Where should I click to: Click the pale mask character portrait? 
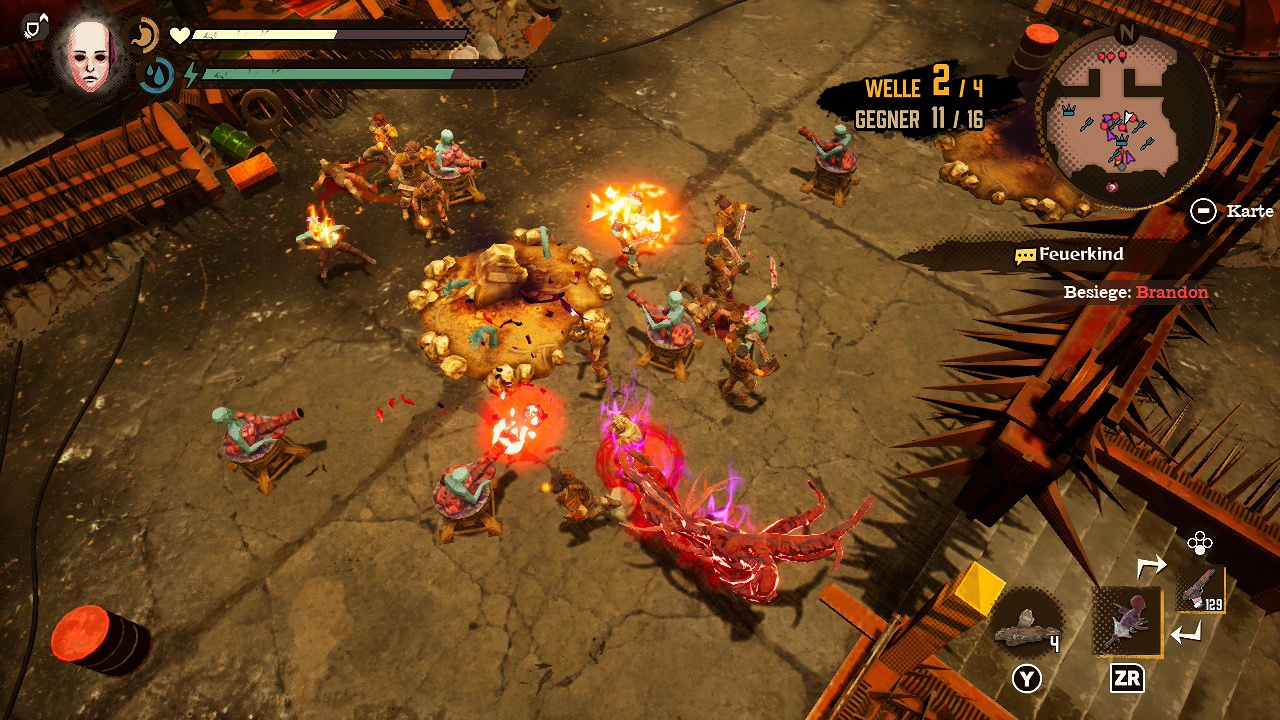92,55
